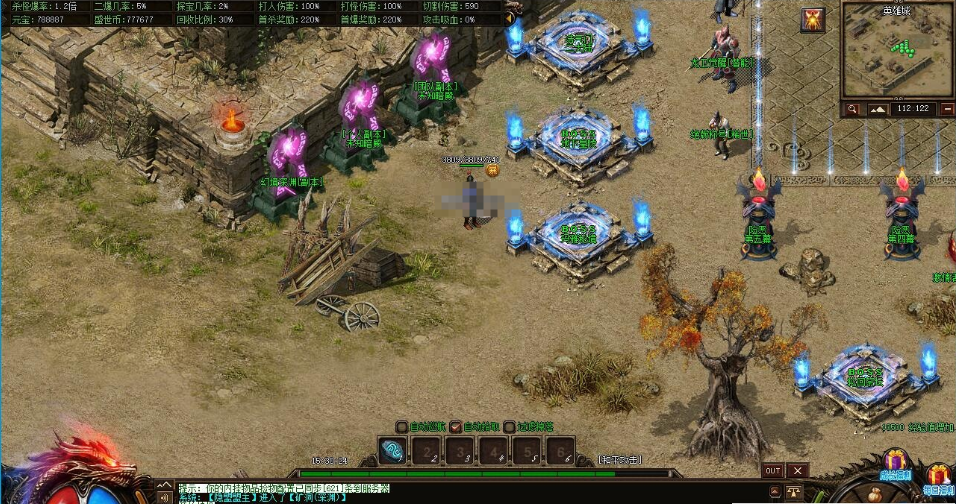956x504 pixels.
Task: Activate the blue rune skill in slot 1
Action: 394,453
